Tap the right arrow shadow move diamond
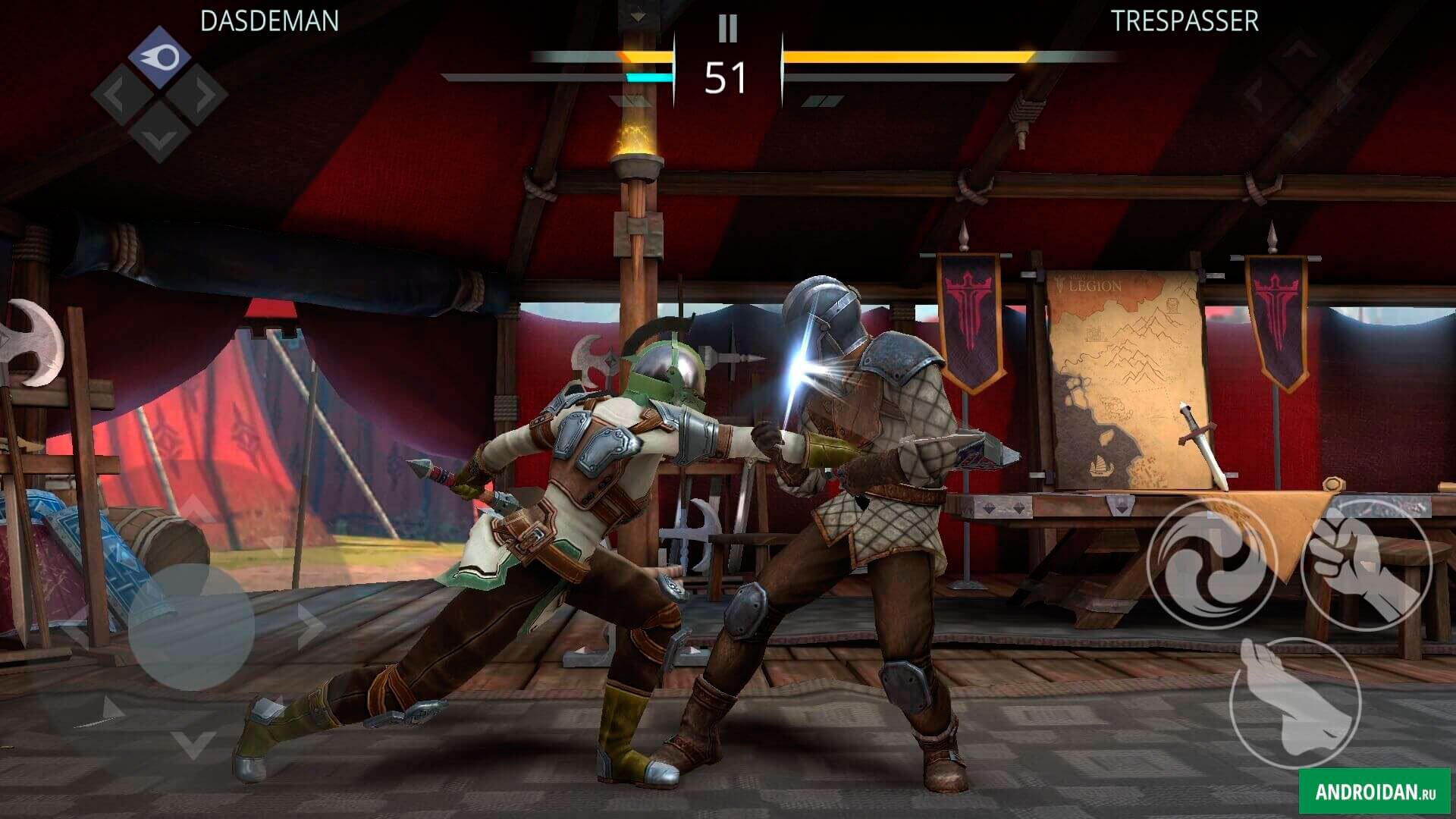The image size is (1456, 819). click(197, 96)
